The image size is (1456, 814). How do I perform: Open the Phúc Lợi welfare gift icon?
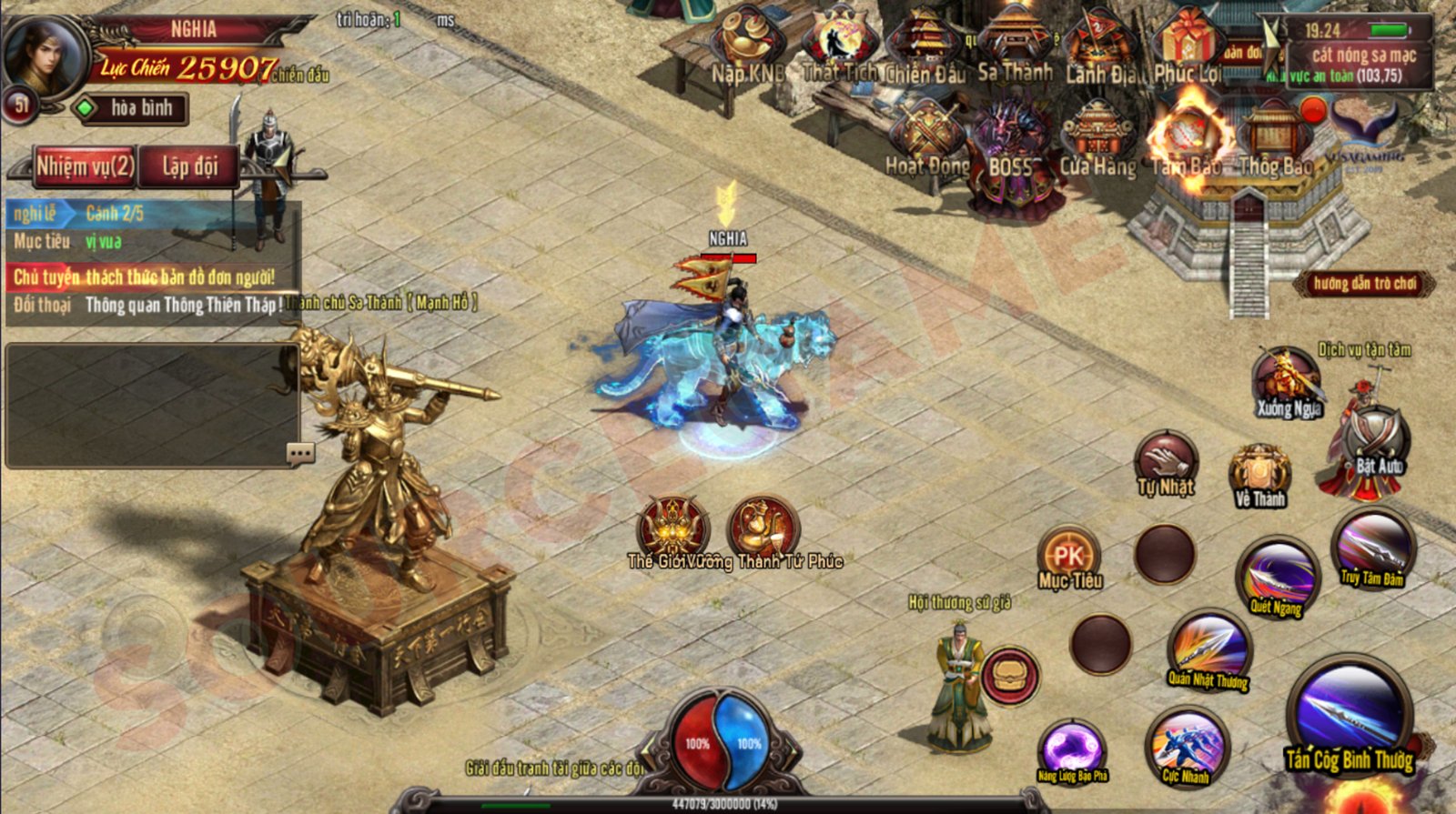[x=1188, y=47]
